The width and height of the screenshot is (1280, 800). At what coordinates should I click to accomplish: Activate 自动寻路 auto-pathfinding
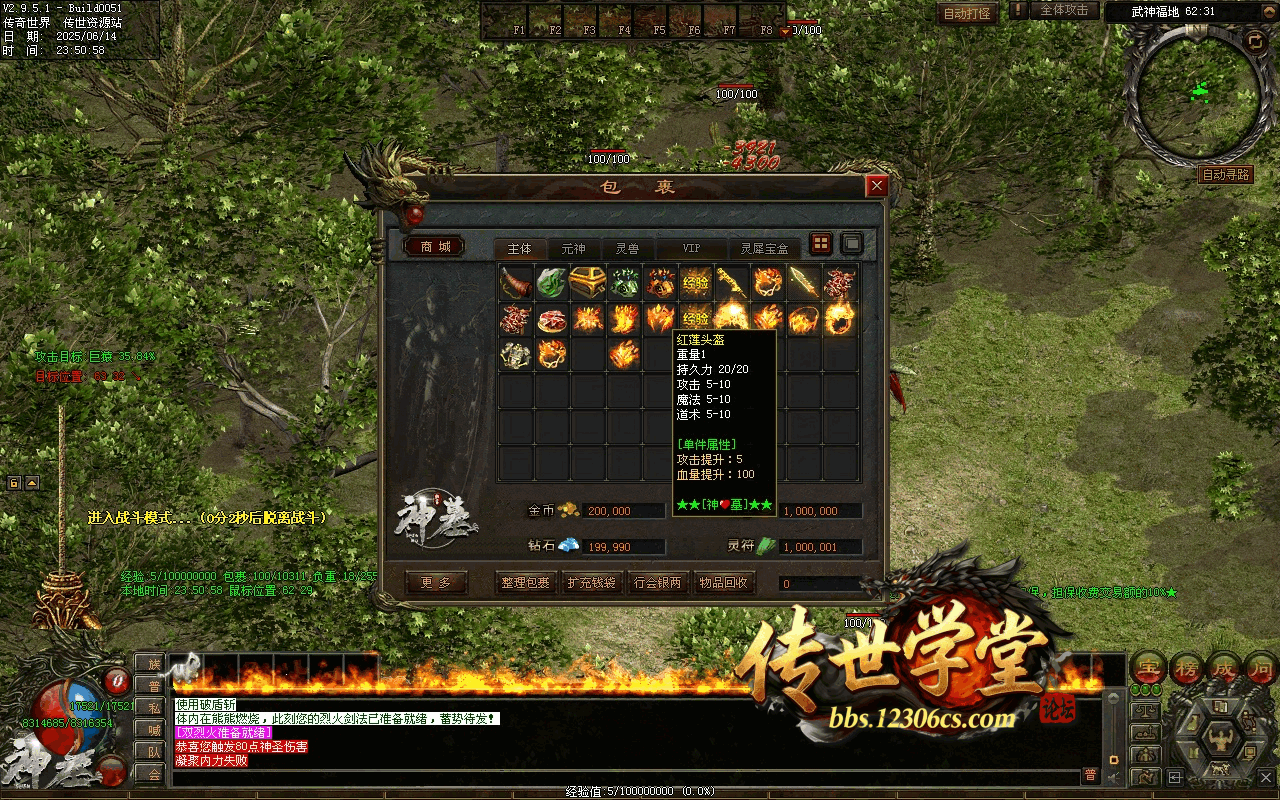click(1226, 175)
